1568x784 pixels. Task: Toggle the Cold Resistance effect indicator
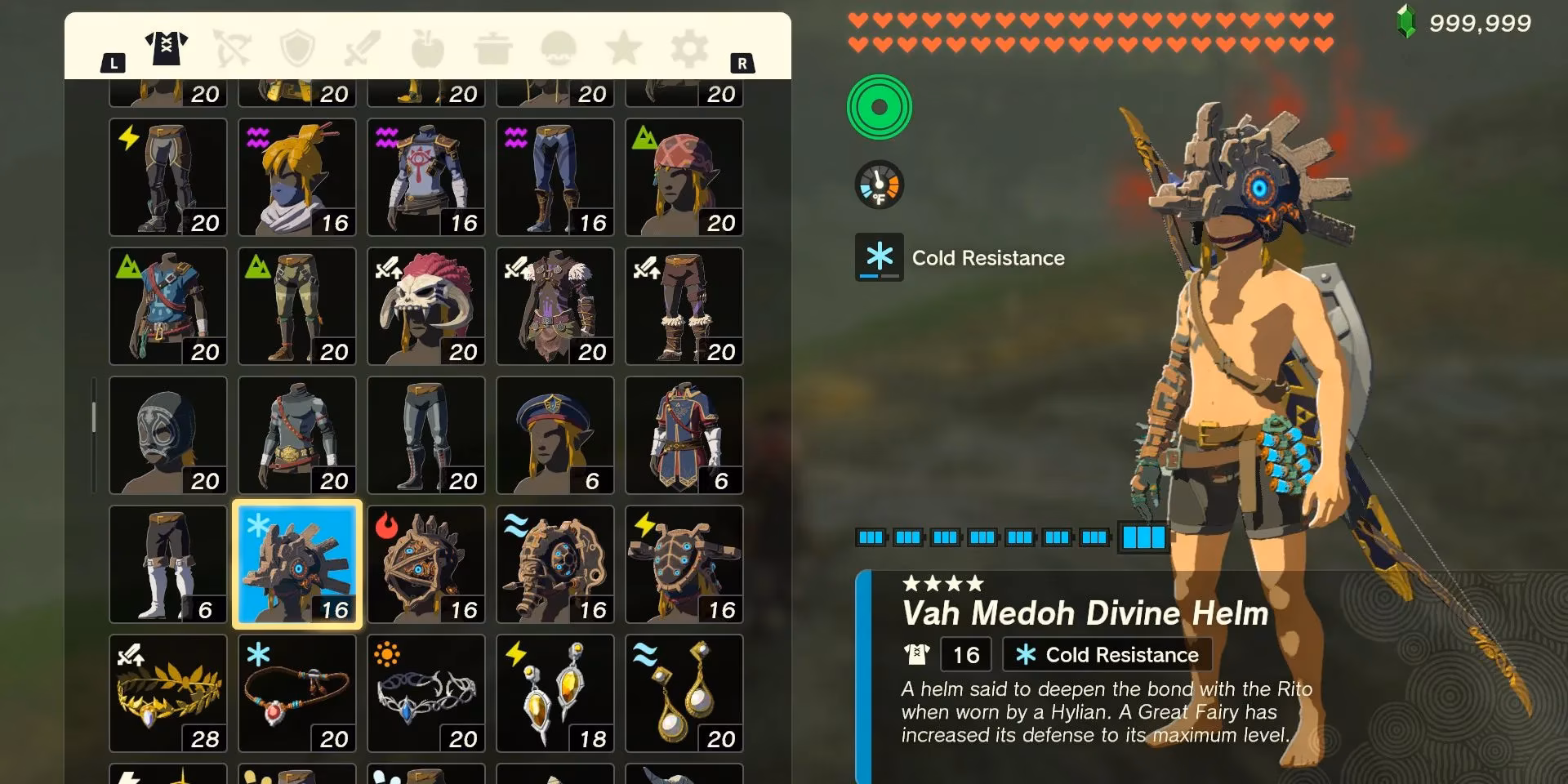tap(880, 258)
